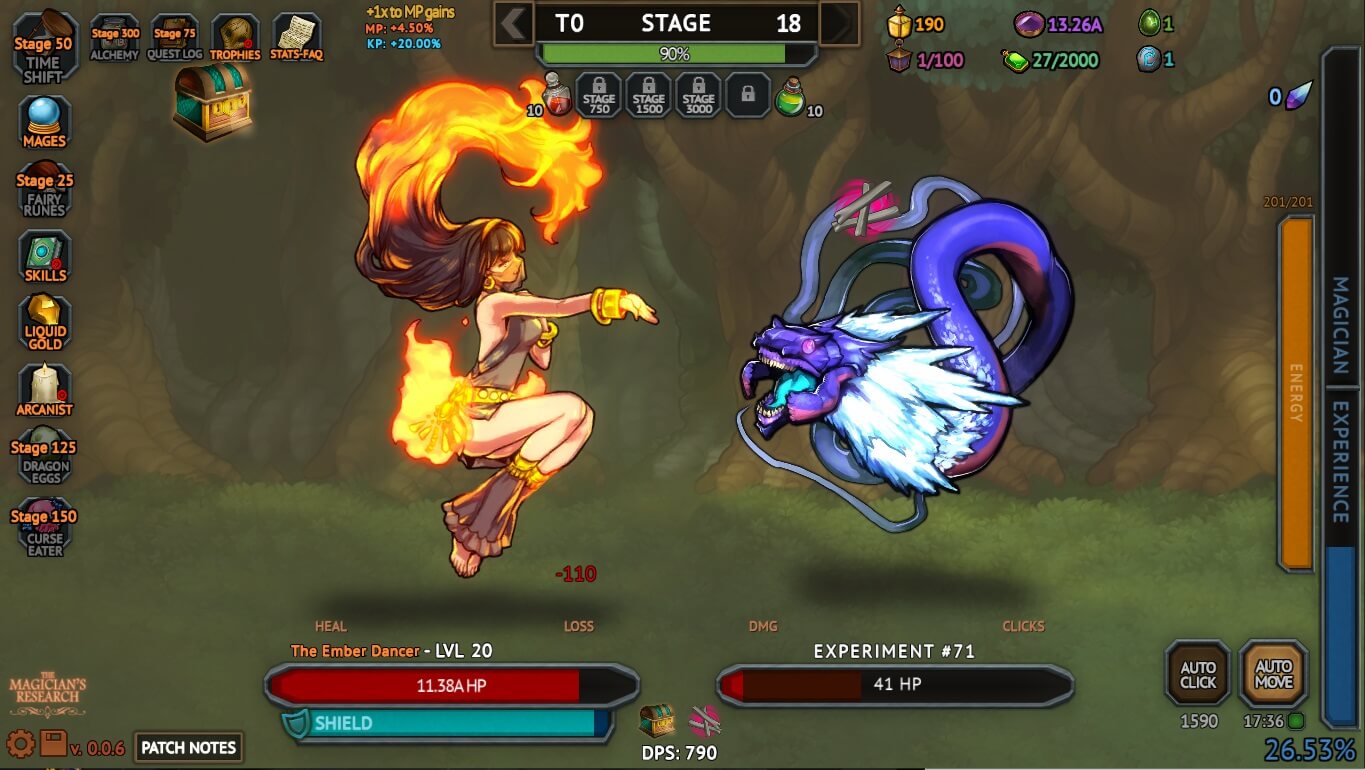
Task: Use the red health potion
Action: [557, 96]
